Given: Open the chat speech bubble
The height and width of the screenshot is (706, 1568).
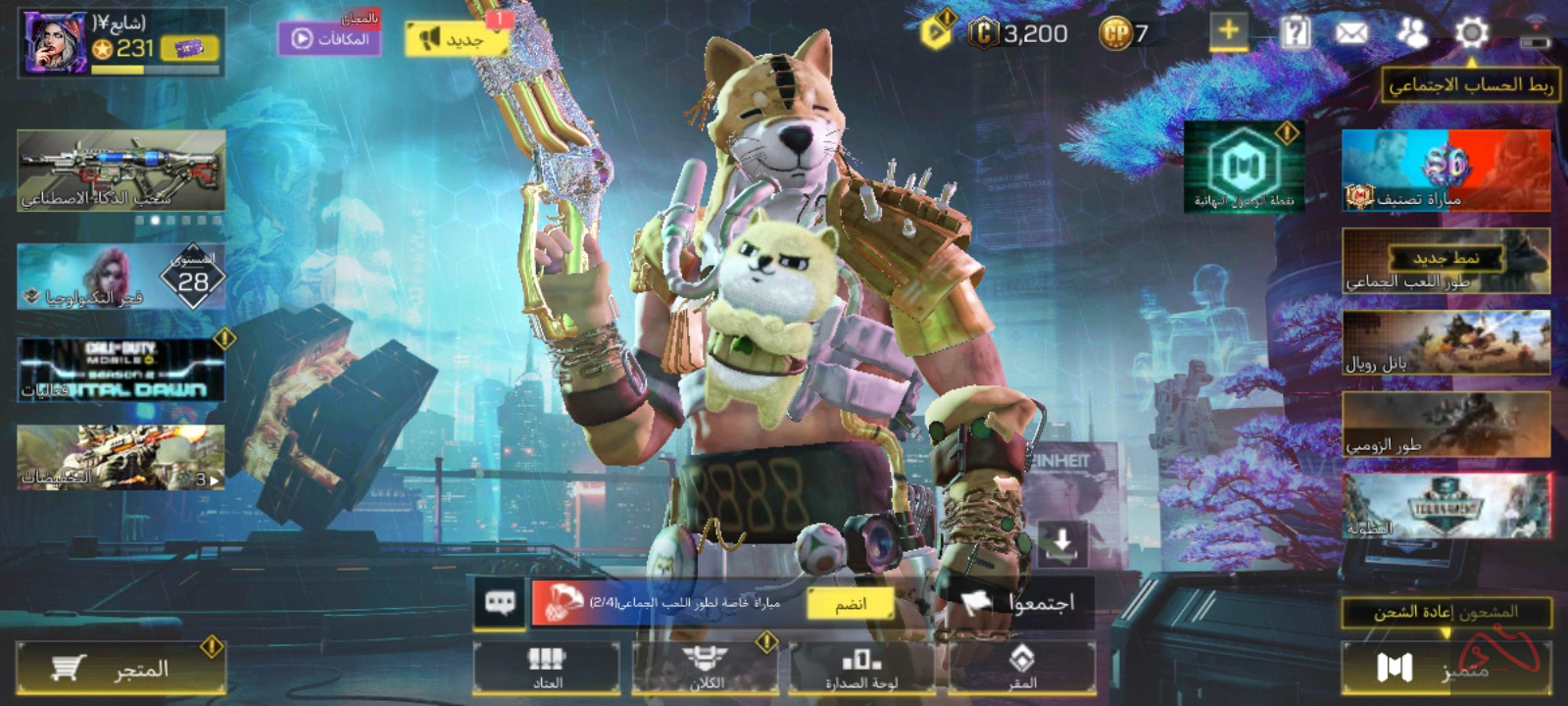Looking at the screenshot, I should [500, 602].
